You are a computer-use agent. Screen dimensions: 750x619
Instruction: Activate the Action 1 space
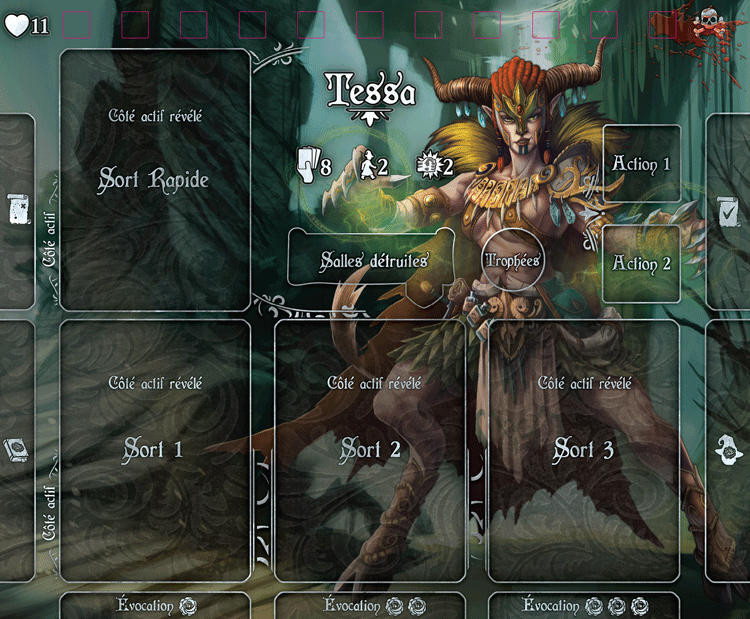pos(642,164)
